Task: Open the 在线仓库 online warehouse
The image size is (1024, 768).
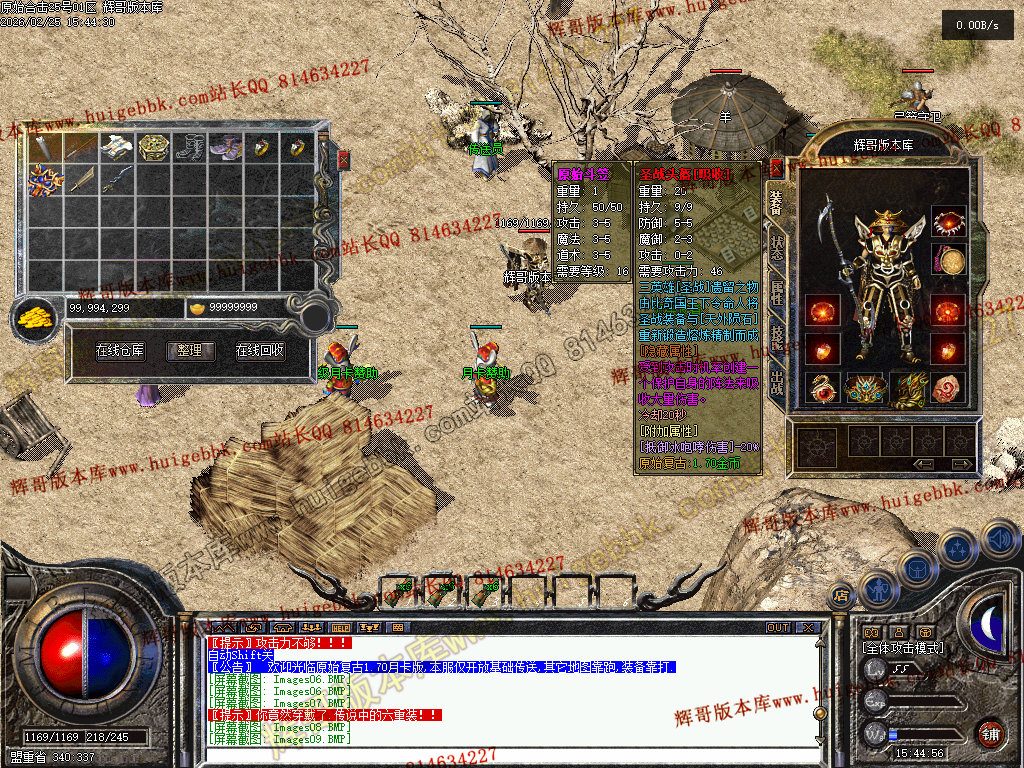Action: click(x=120, y=351)
